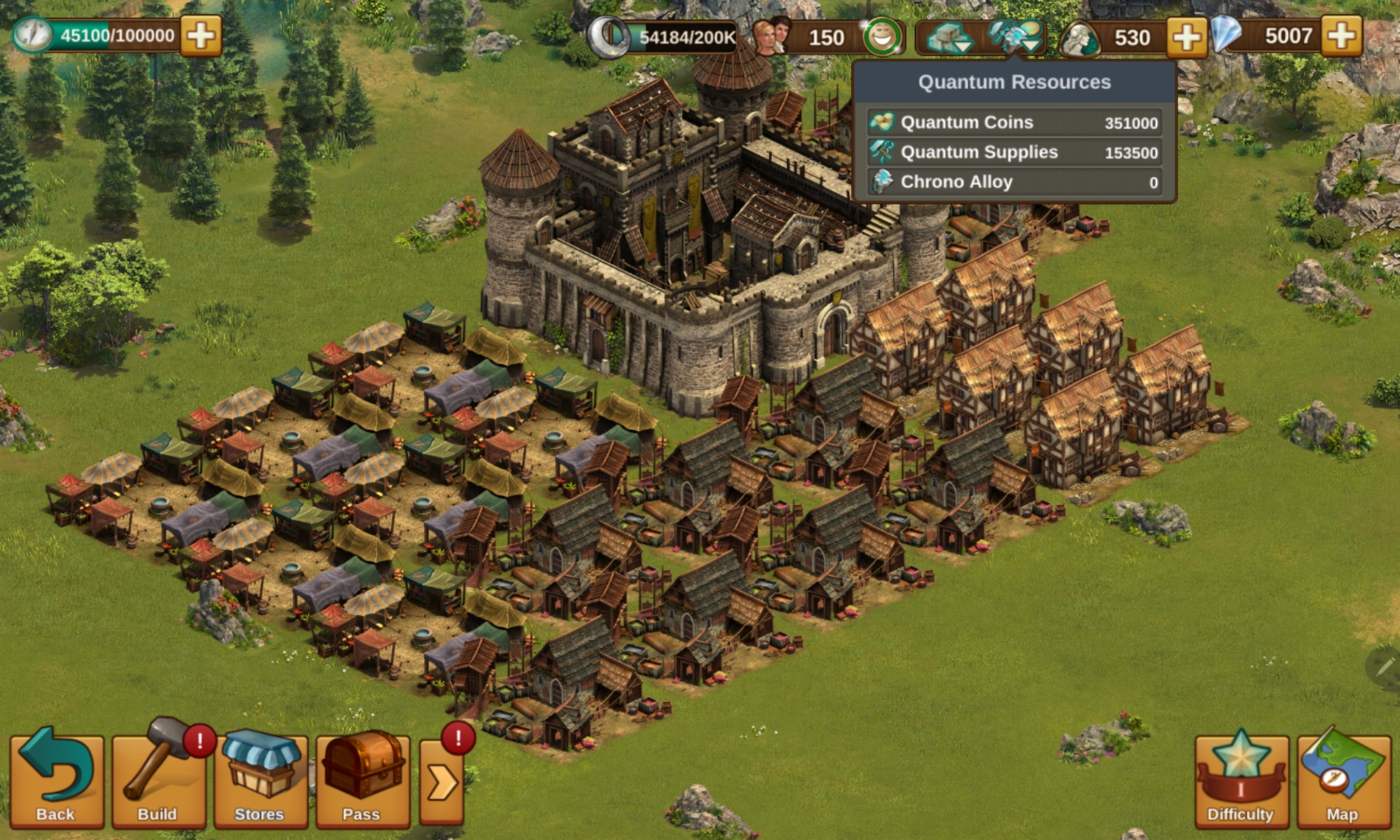
Task: Click the pencil edit icon
Action: pos(1383,666)
